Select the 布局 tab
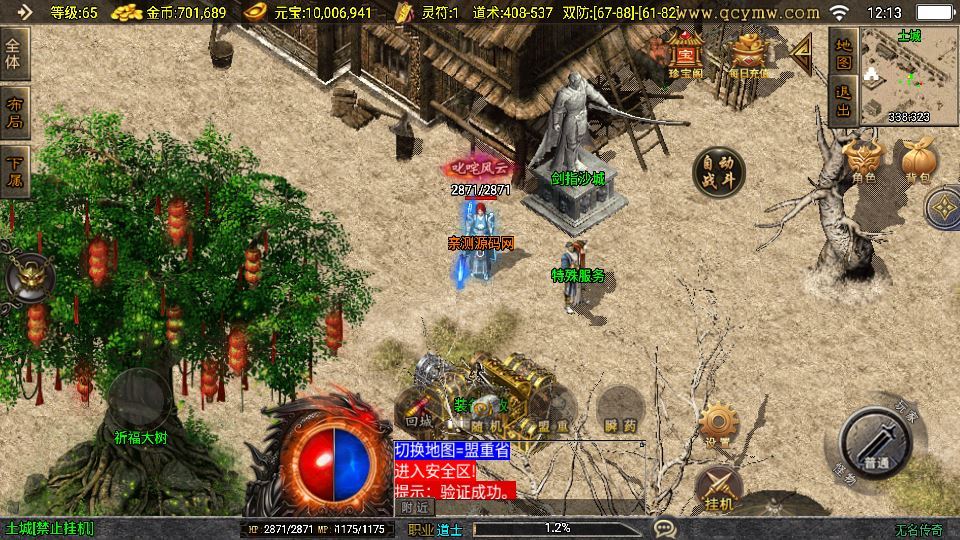The image size is (960, 540). pos(14,113)
